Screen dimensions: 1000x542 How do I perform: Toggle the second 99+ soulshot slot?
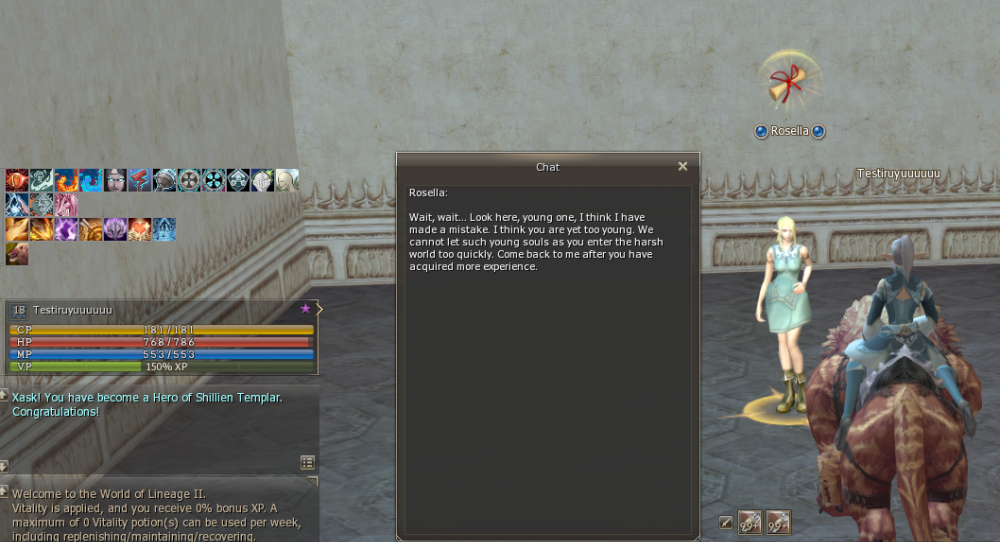tap(778, 521)
